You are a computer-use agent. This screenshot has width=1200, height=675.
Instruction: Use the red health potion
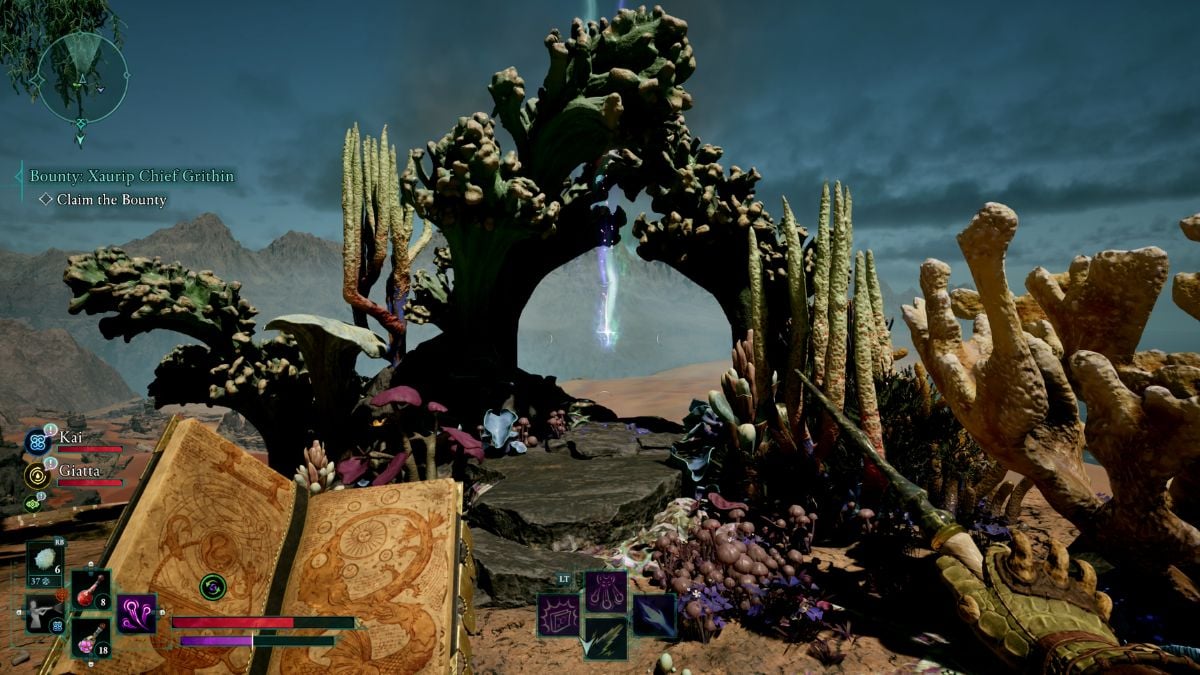pyautogui.click(x=90, y=589)
